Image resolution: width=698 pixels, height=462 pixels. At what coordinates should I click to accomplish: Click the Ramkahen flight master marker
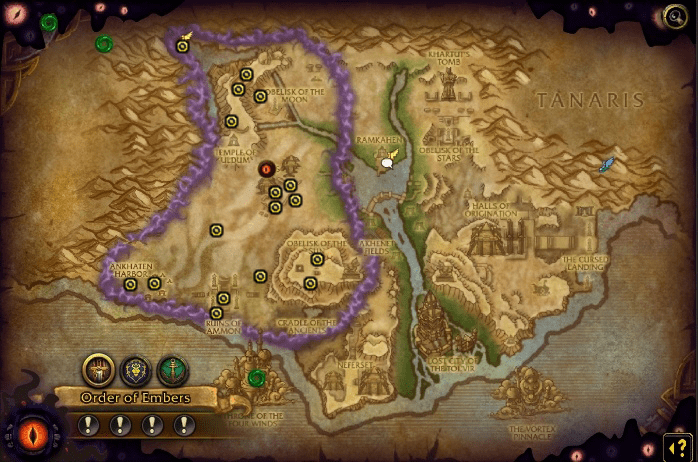tap(388, 159)
